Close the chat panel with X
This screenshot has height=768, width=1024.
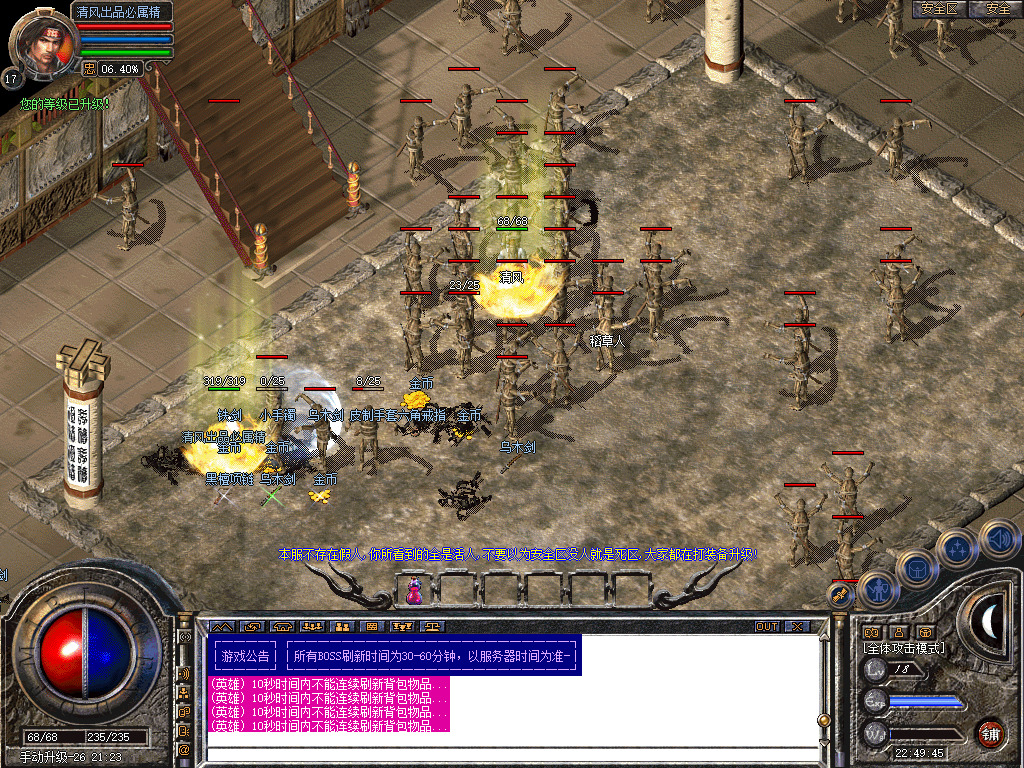(797, 626)
